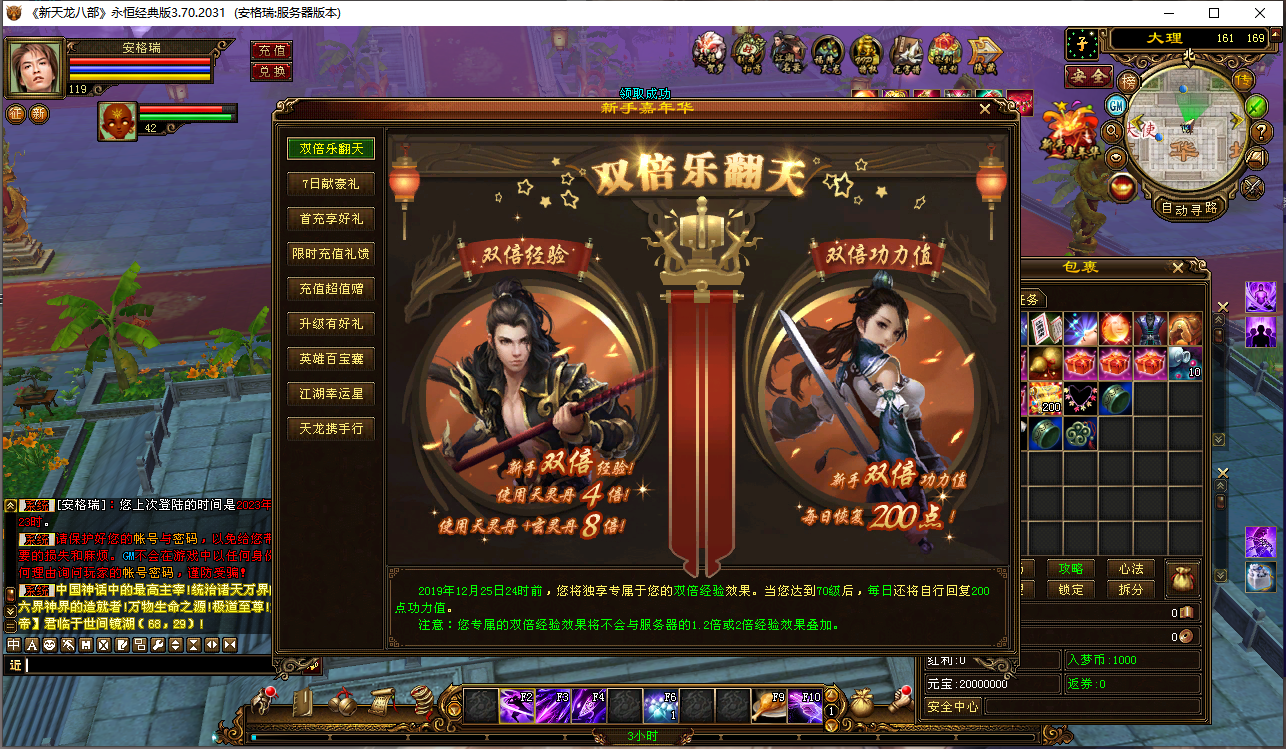Viewport: 1286px width, 749px height.
Task: Click the 3小时 progress bar at the bottom
Action: pos(643,737)
